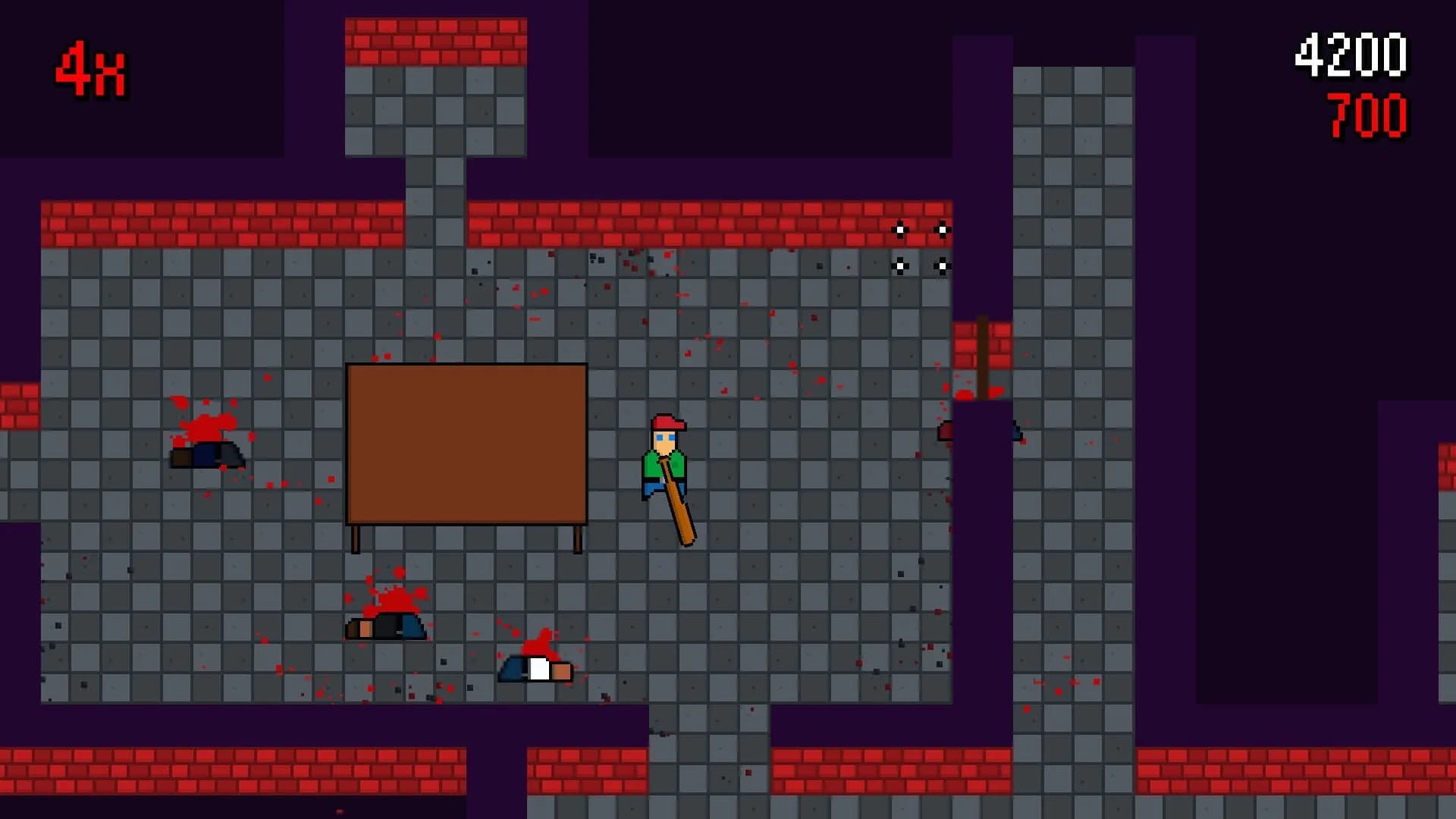Click the second bullet hole pair below the wall
The width and height of the screenshot is (1456, 819).
click(921, 265)
